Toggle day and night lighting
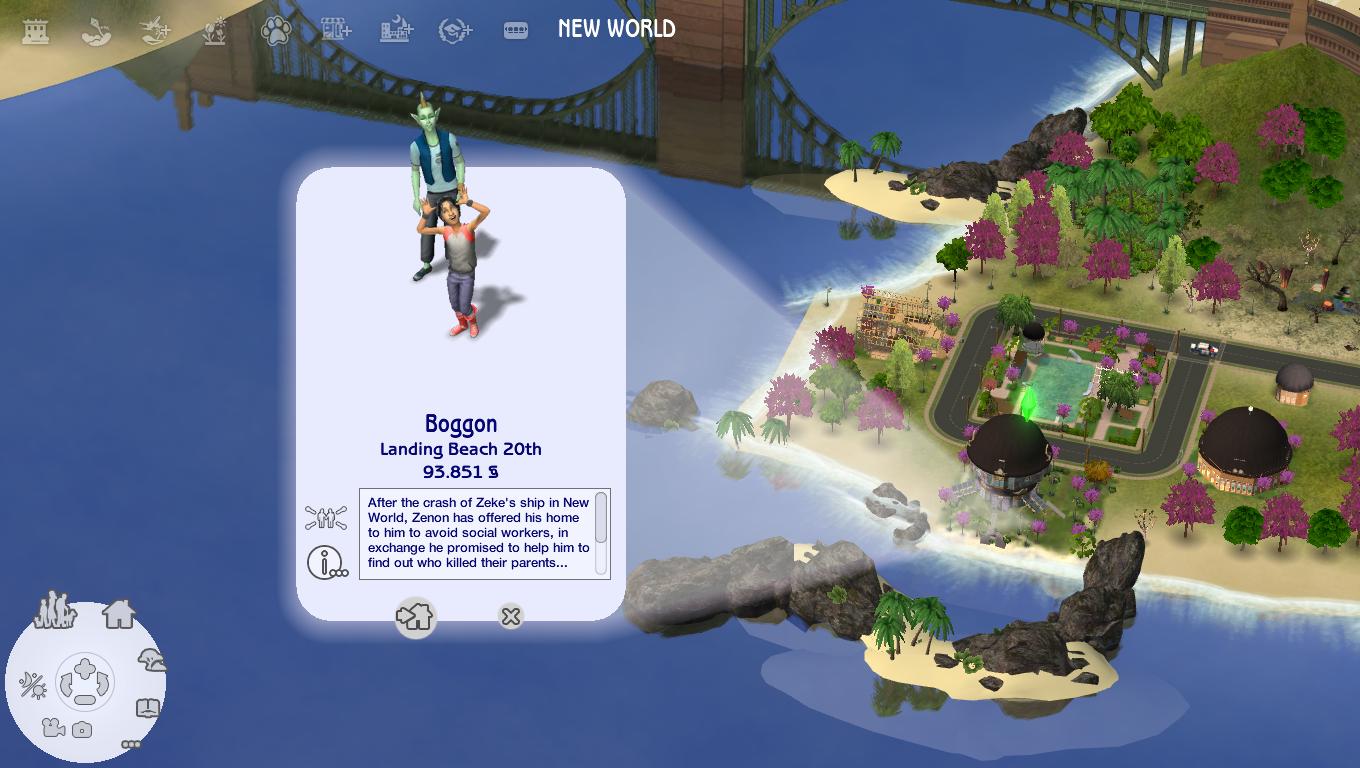 32,685
